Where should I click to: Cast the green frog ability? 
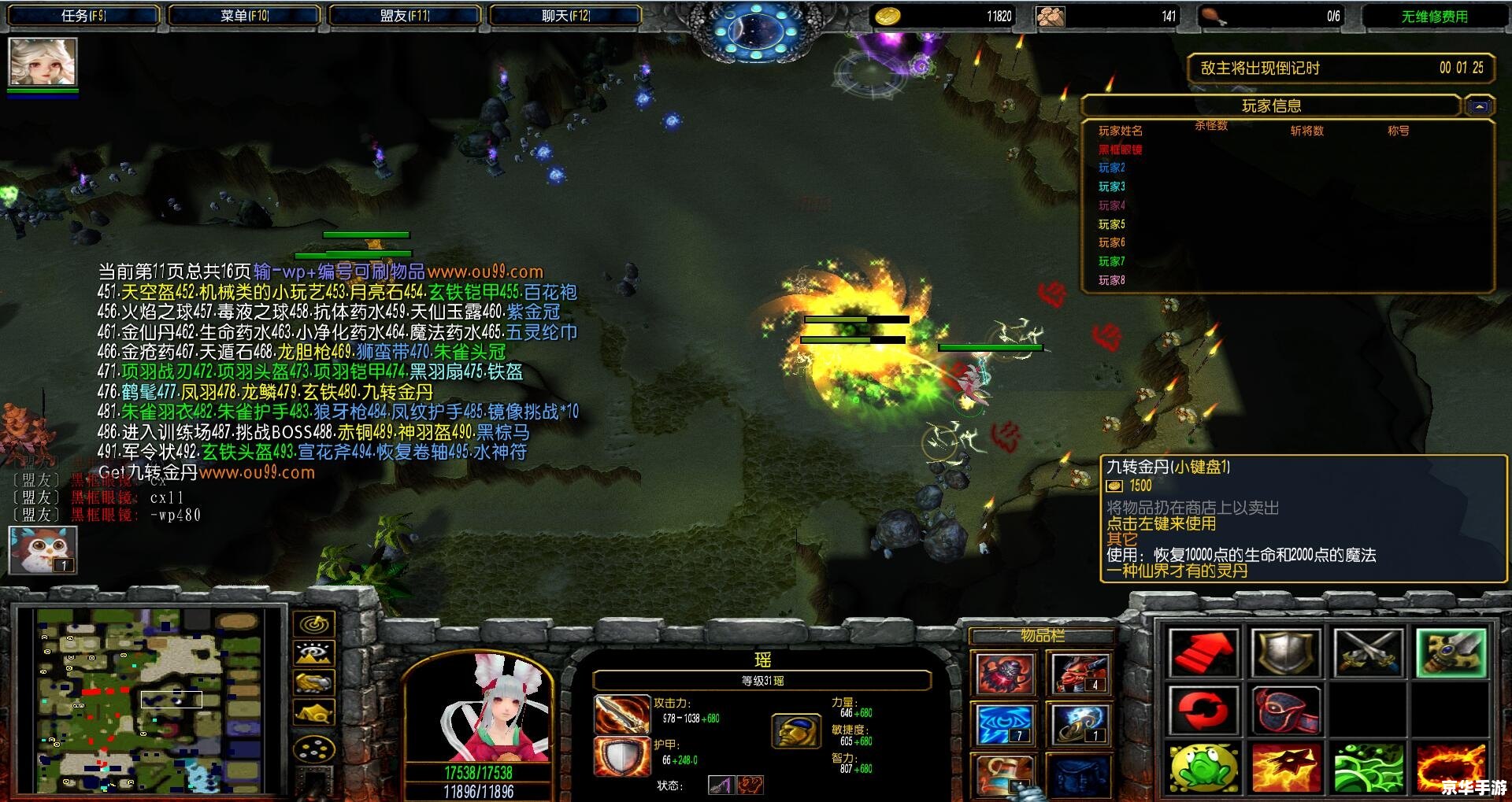pos(1203,767)
